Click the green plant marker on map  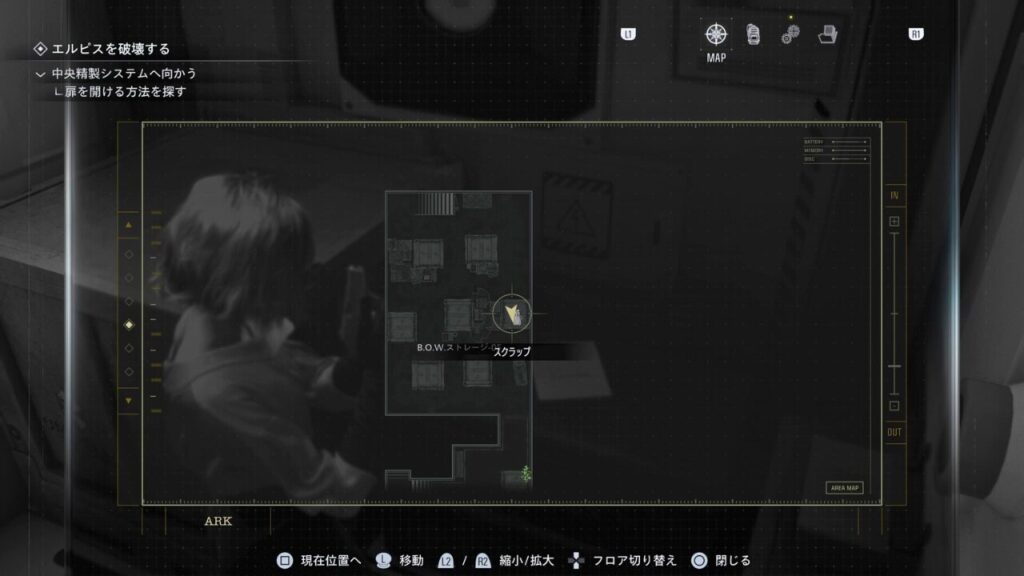(526, 472)
